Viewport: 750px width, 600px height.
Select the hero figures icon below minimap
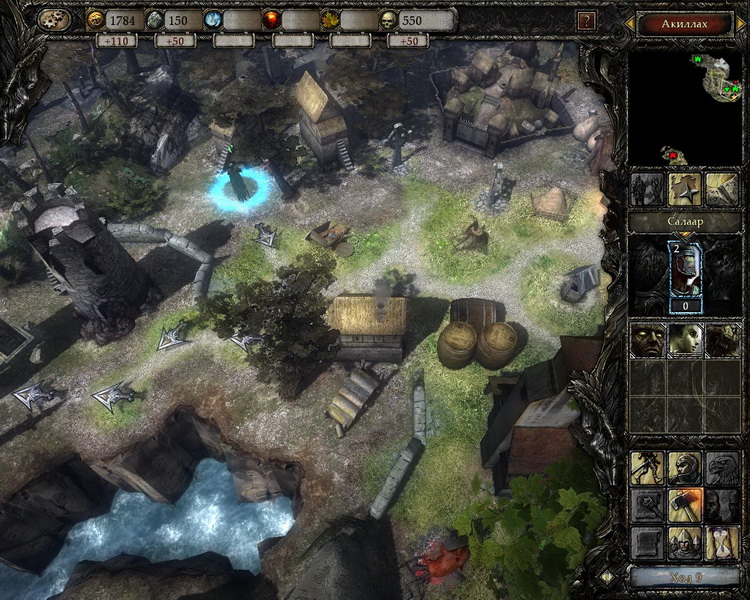click(x=649, y=188)
